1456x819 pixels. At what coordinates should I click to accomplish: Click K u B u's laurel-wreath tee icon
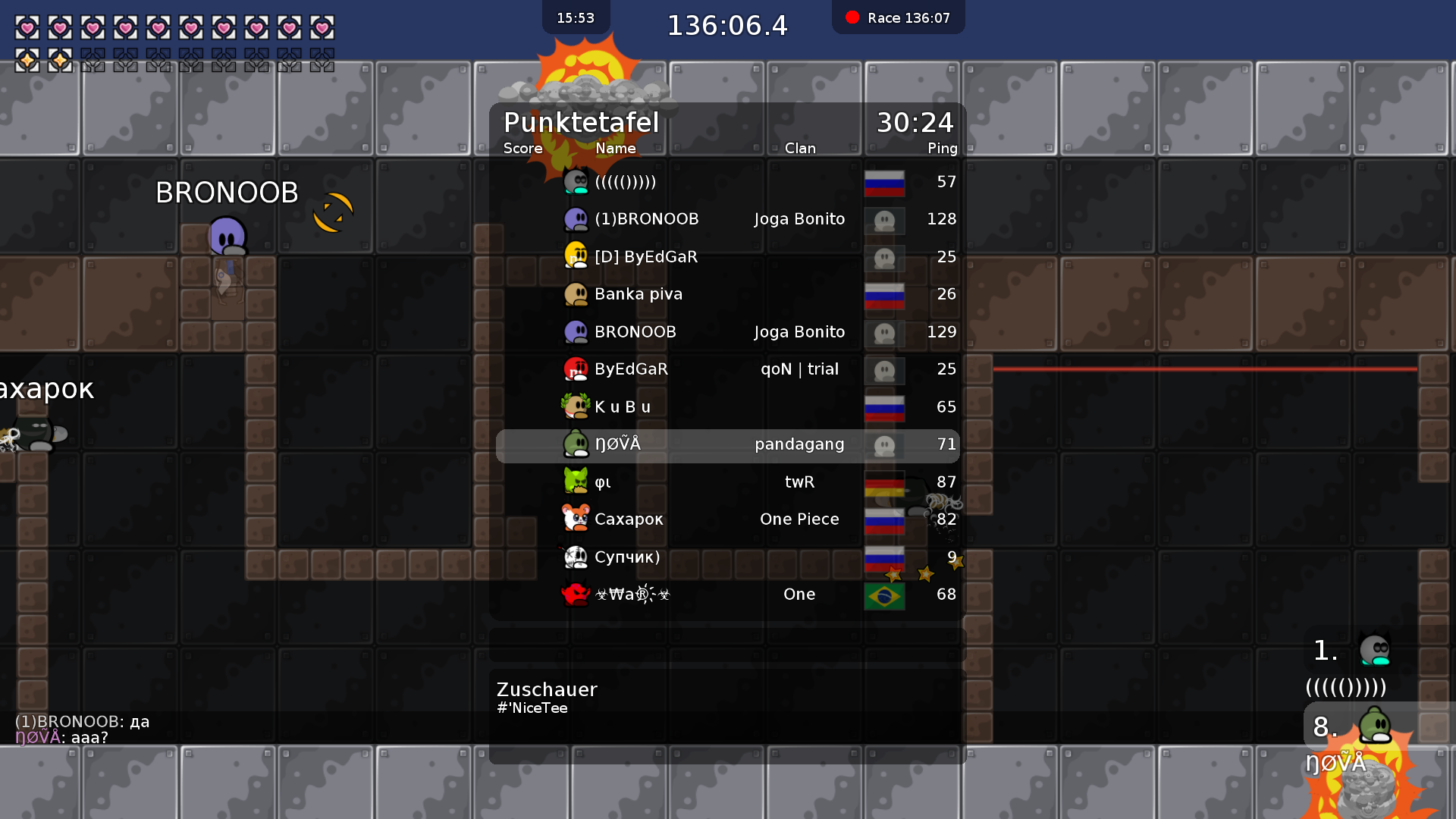577,406
